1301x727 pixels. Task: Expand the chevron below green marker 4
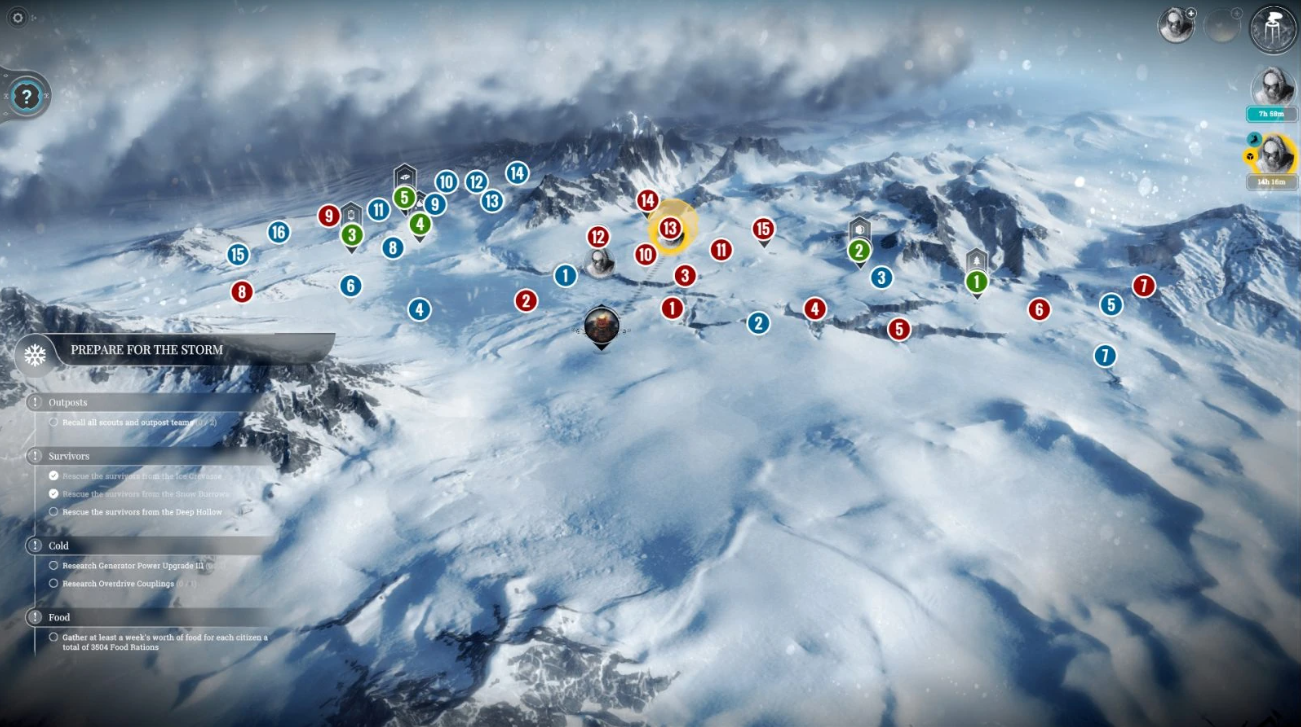click(x=419, y=239)
